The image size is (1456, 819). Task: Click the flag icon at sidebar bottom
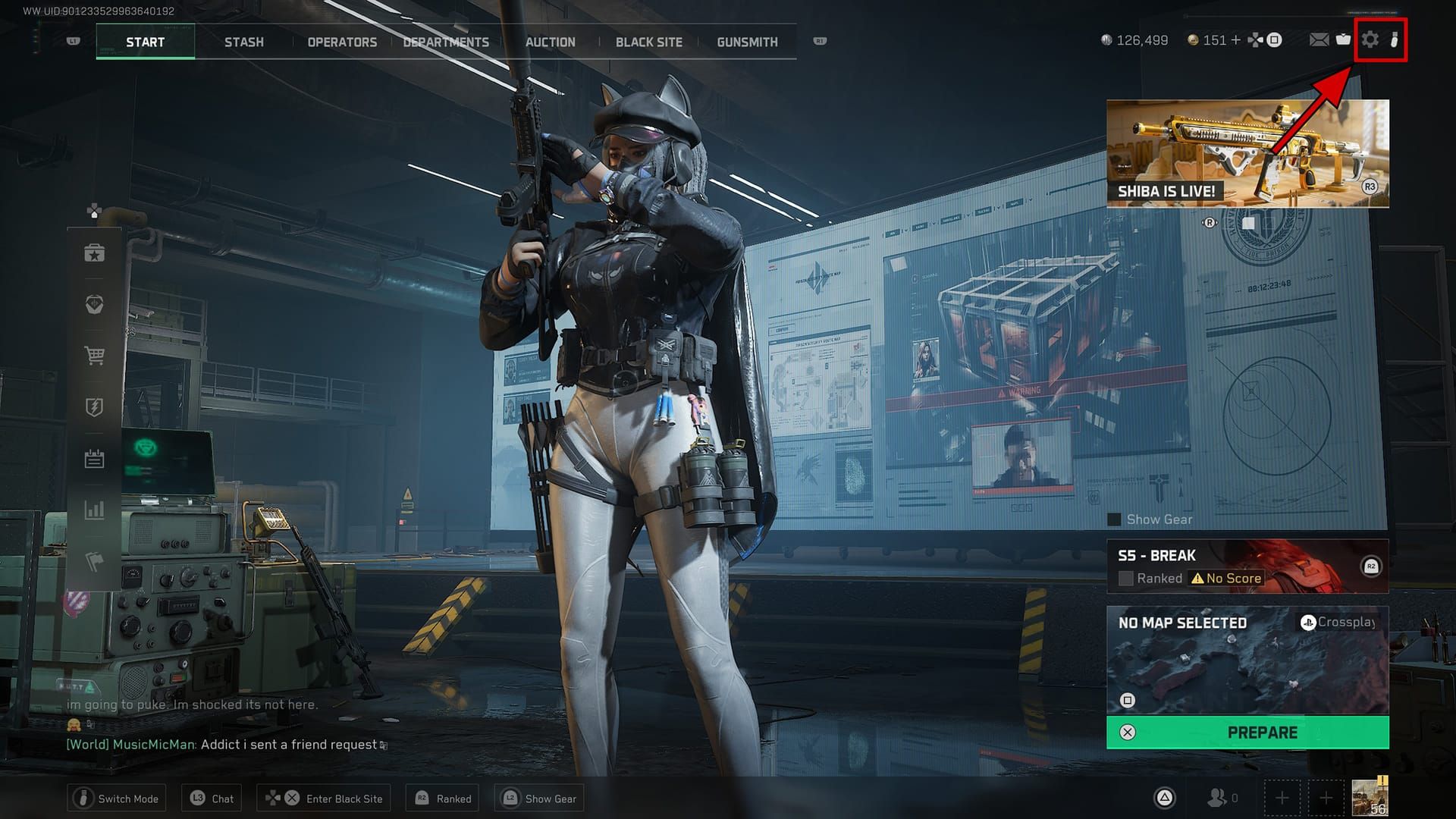click(94, 560)
